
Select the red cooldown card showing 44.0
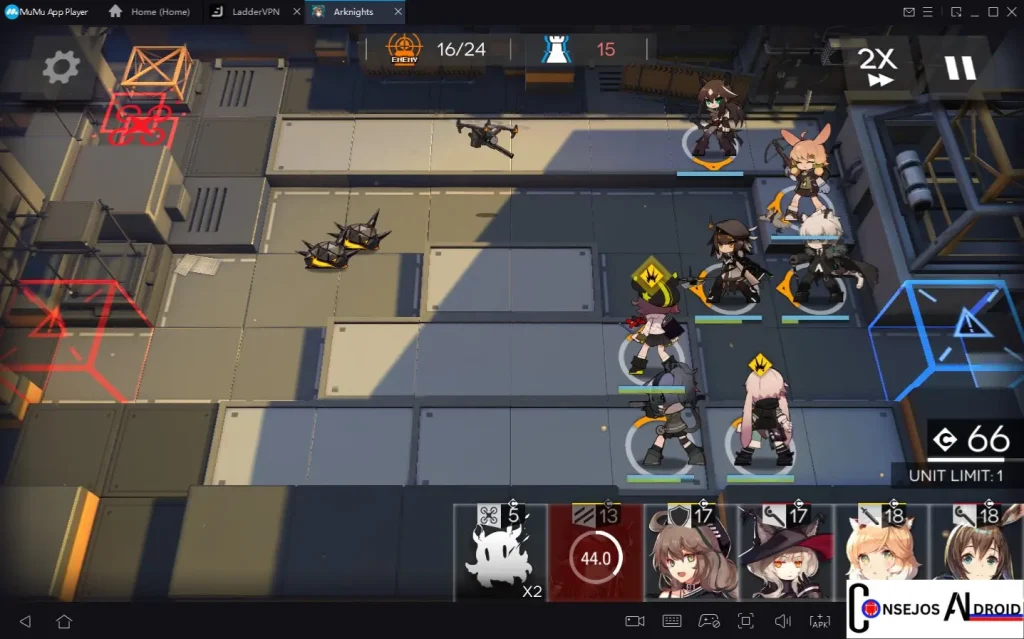click(x=595, y=555)
